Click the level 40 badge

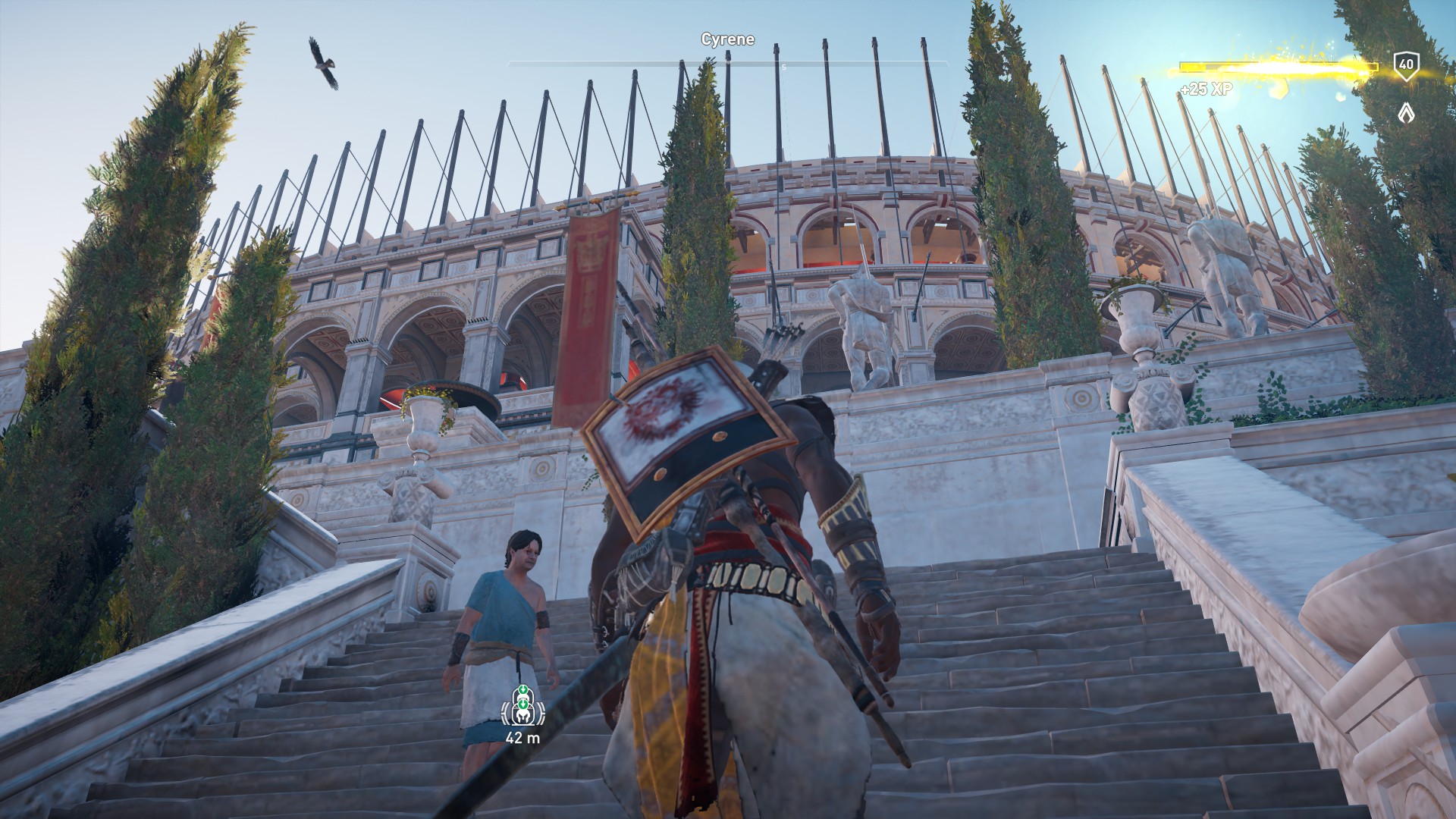1406,66
